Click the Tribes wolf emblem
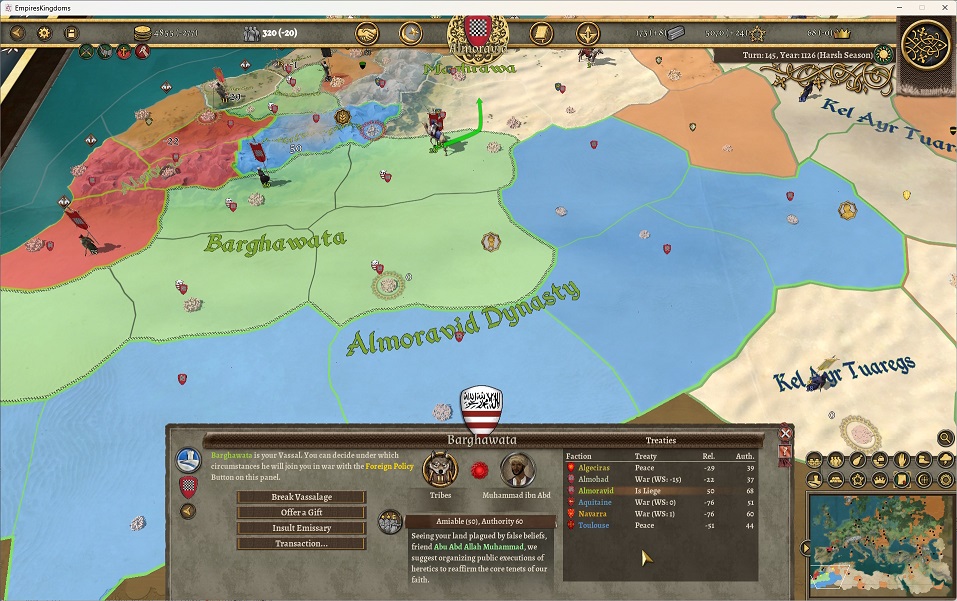957x601 pixels. 439,470
